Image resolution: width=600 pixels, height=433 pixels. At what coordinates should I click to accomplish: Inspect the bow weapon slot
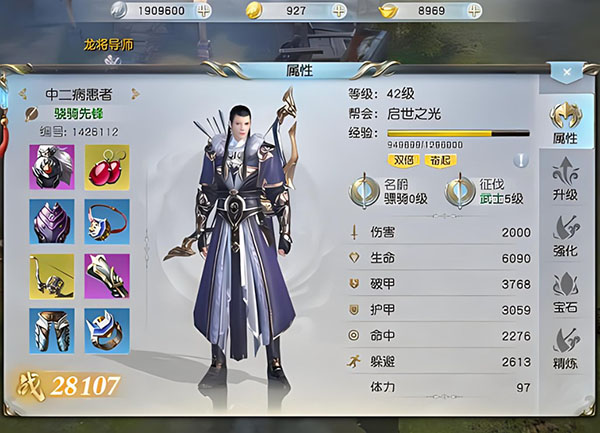(52, 277)
